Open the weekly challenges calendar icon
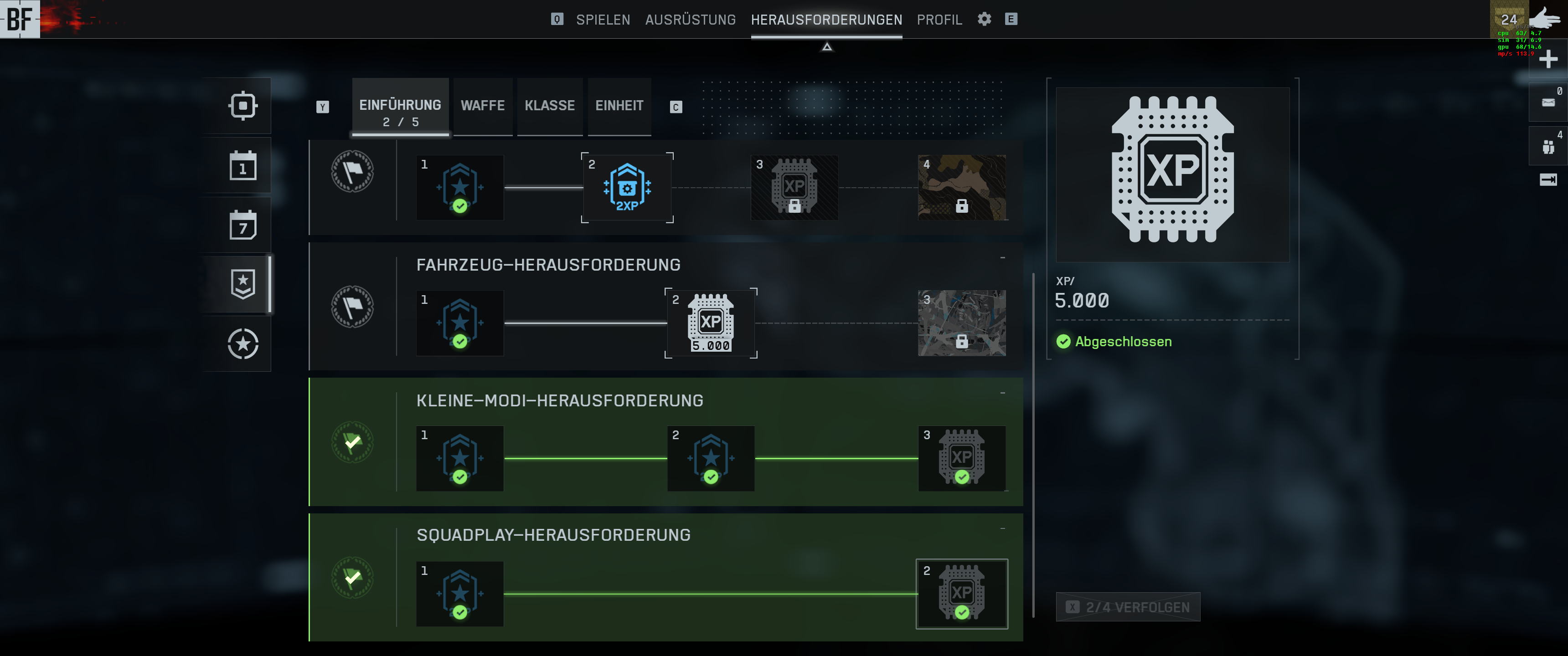Viewport: 1568px width, 656px height. pyautogui.click(x=243, y=225)
